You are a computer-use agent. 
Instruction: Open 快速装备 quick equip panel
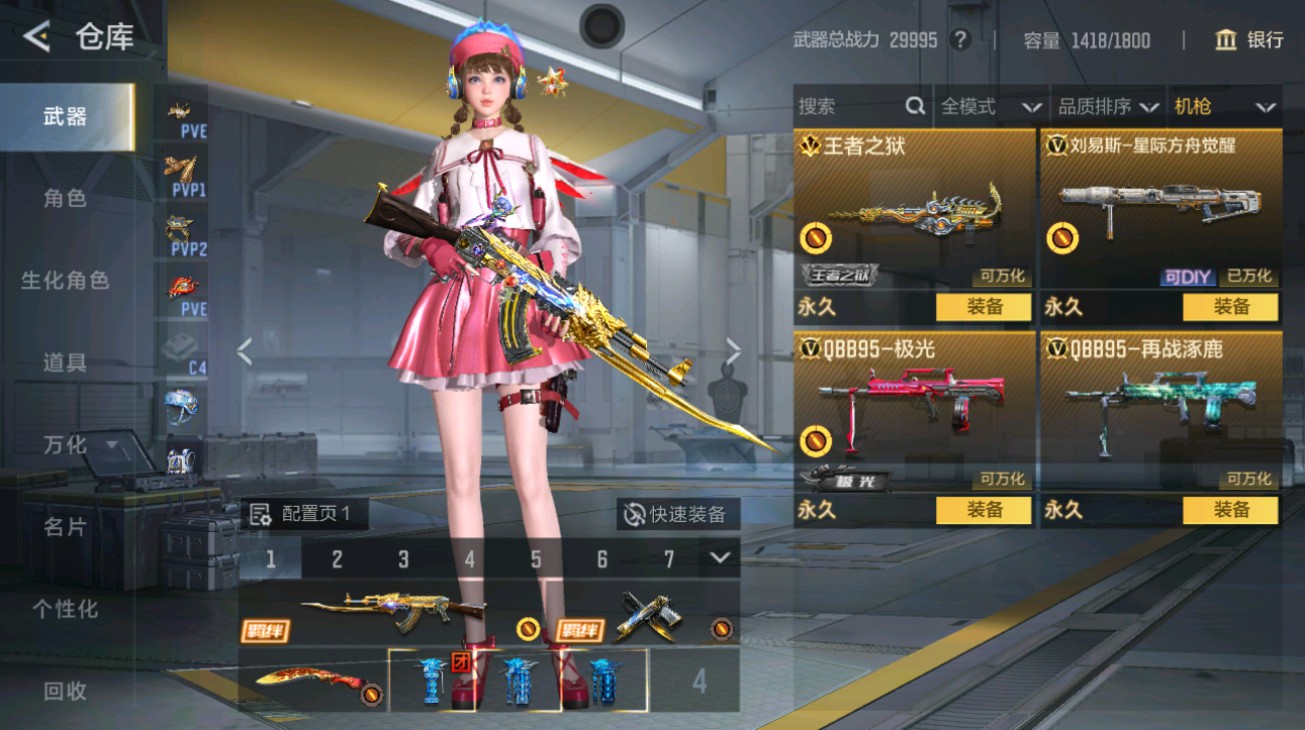click(x=676, y=512)
